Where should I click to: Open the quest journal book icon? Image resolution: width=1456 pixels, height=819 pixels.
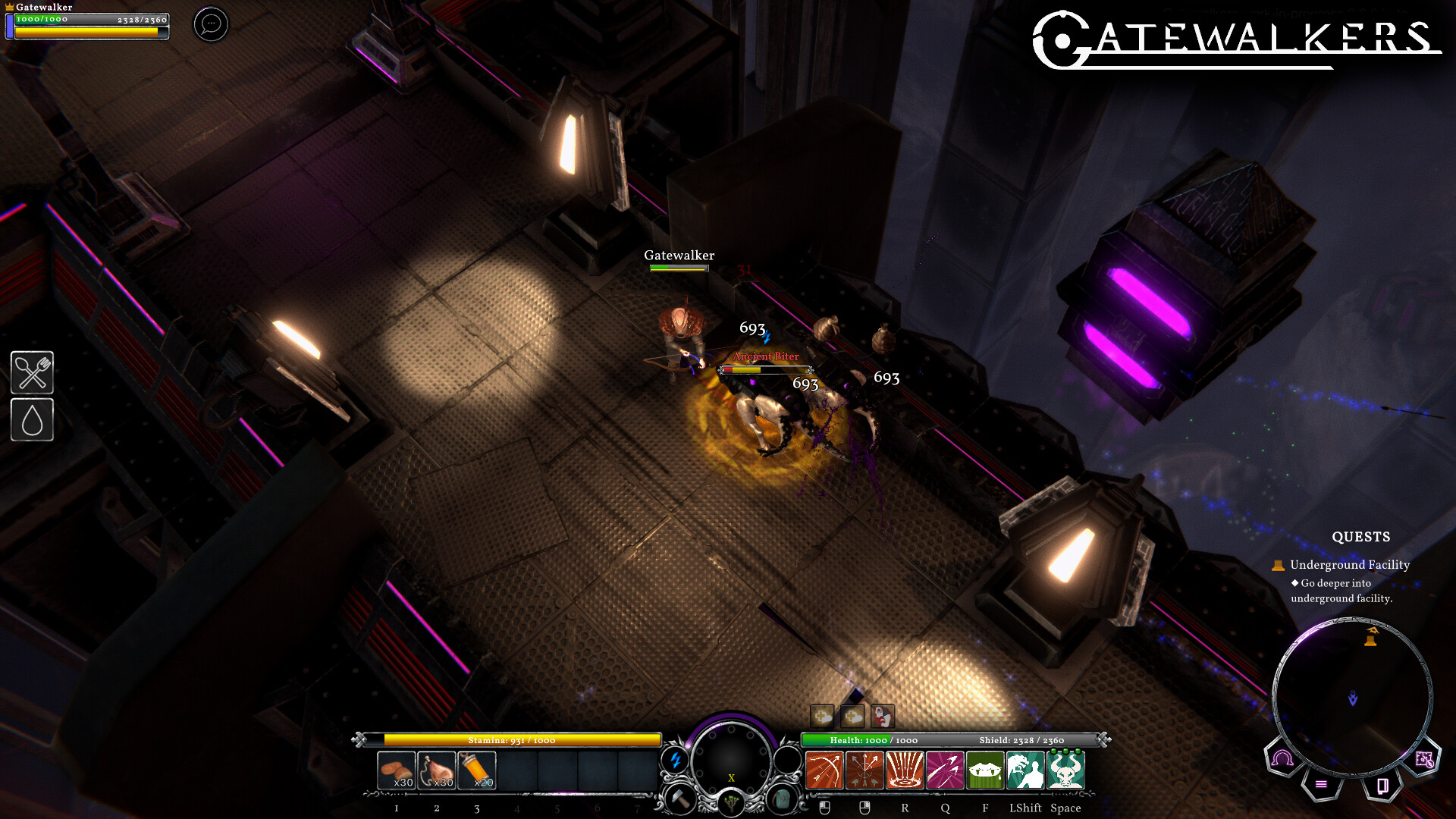pyautogui.click(x=1383, y=787)
